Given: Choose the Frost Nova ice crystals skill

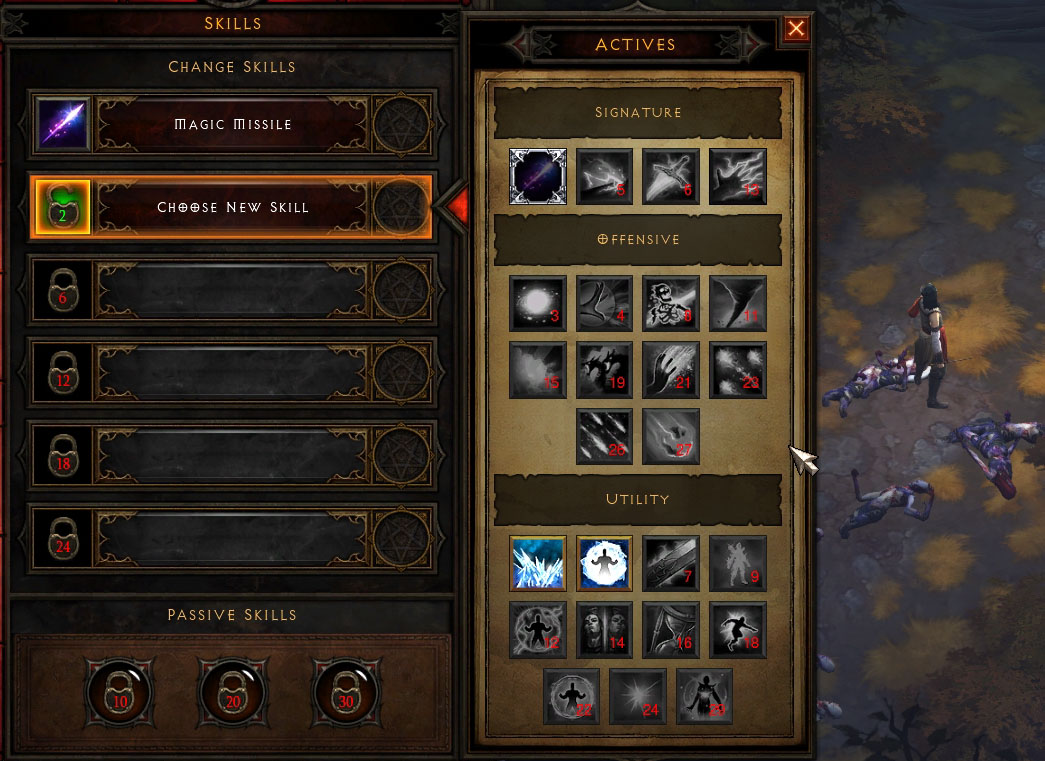Looking at the screenshot, I should point(538,563).
